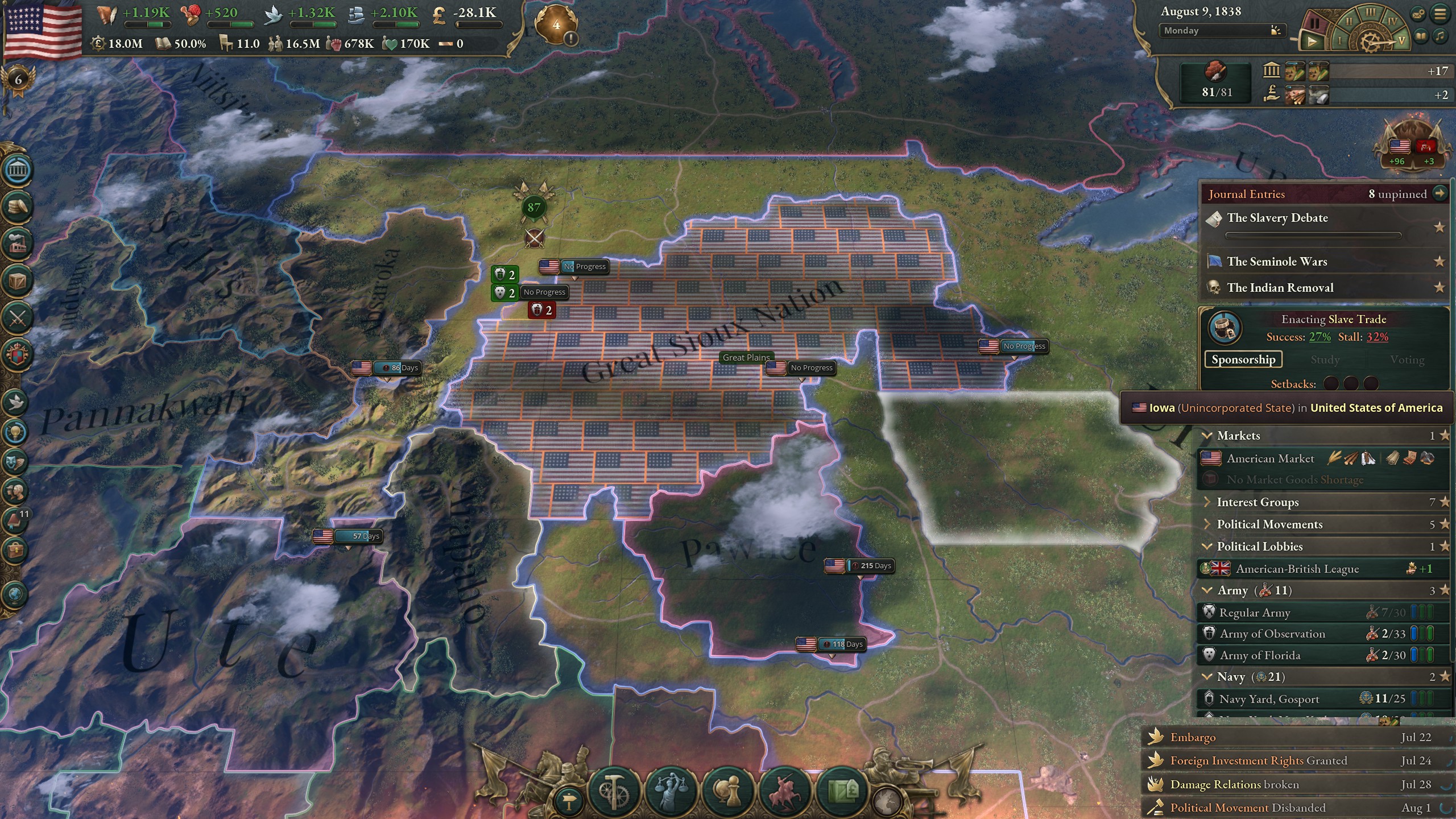The width and height of the screenshot is (1456, 819).
Task: Star The Indian Removal journal entry
Action: pos(1440,288)
